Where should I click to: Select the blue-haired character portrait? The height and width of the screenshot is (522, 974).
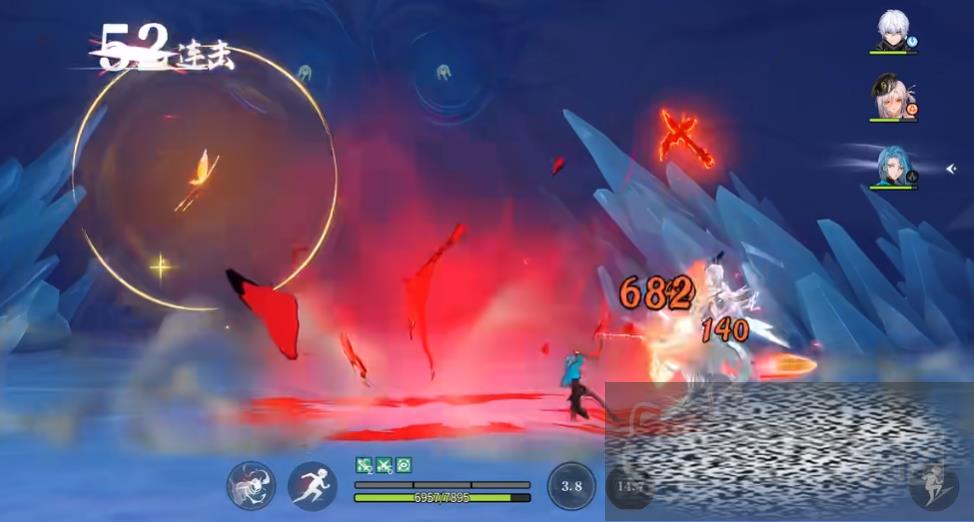point(893,165)
